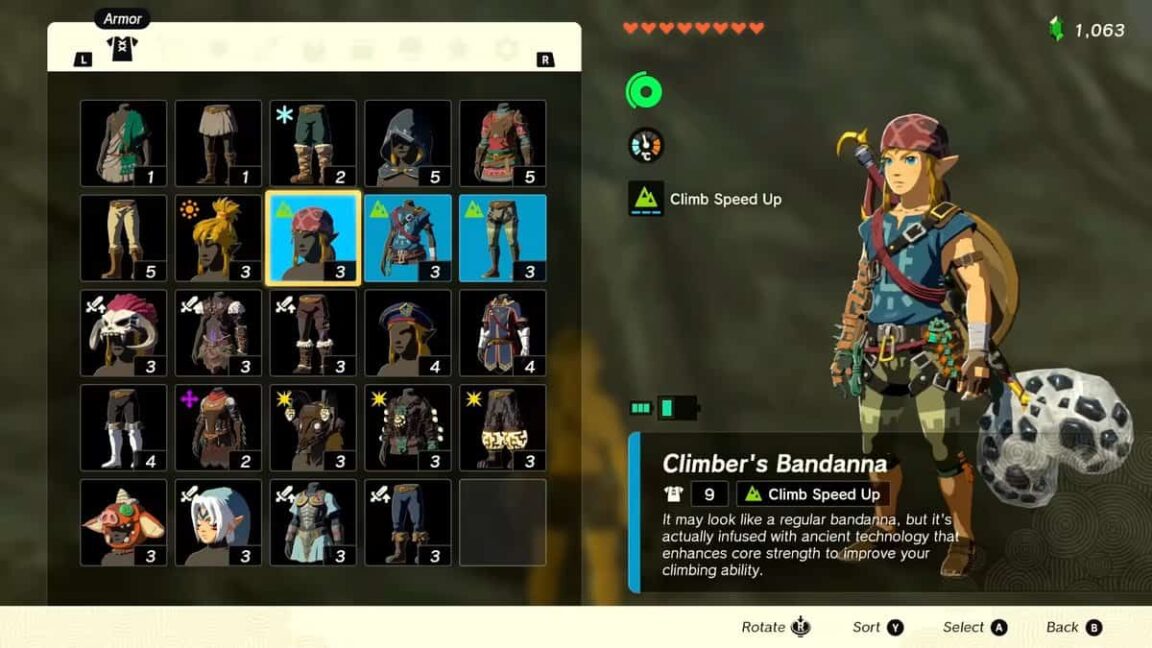
Task: Select the pink Bokoblin Mask slot
Action: tap(123, 523)
